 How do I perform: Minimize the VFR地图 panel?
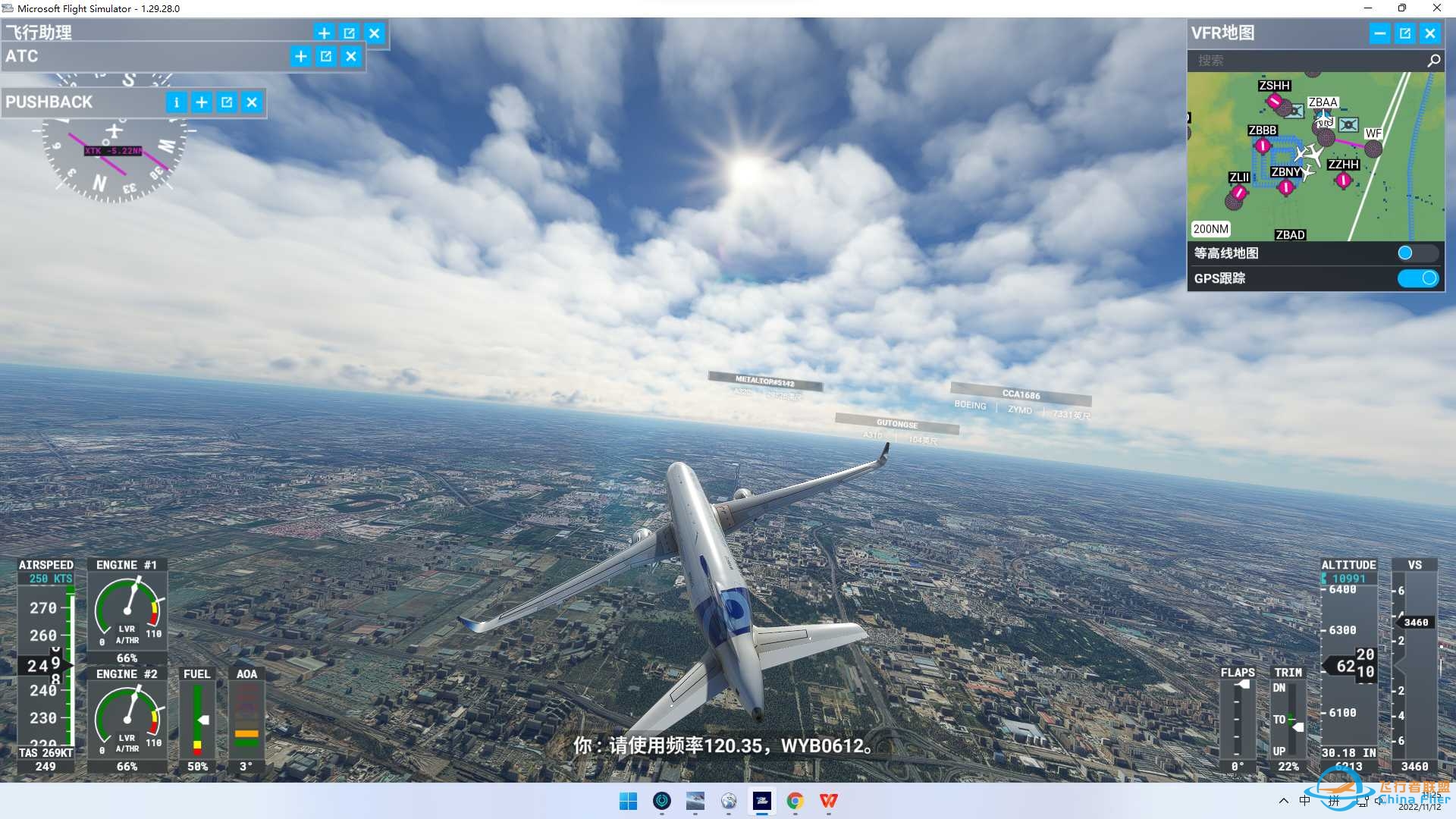[1379, 33]
